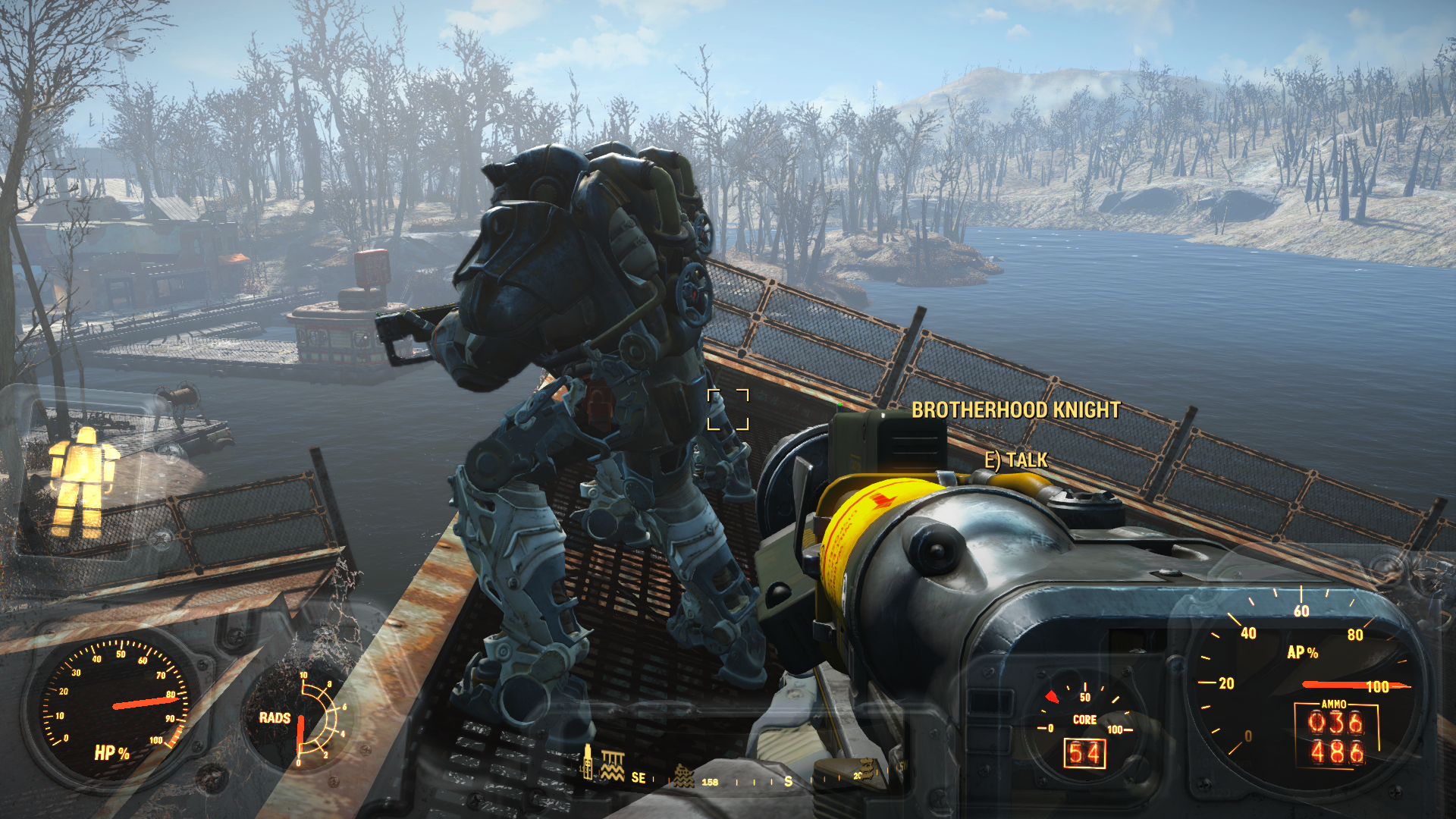Click the skyscraper marker on the compass
The height and width of the screenshot is (819, 1456).
click(587, 763)
